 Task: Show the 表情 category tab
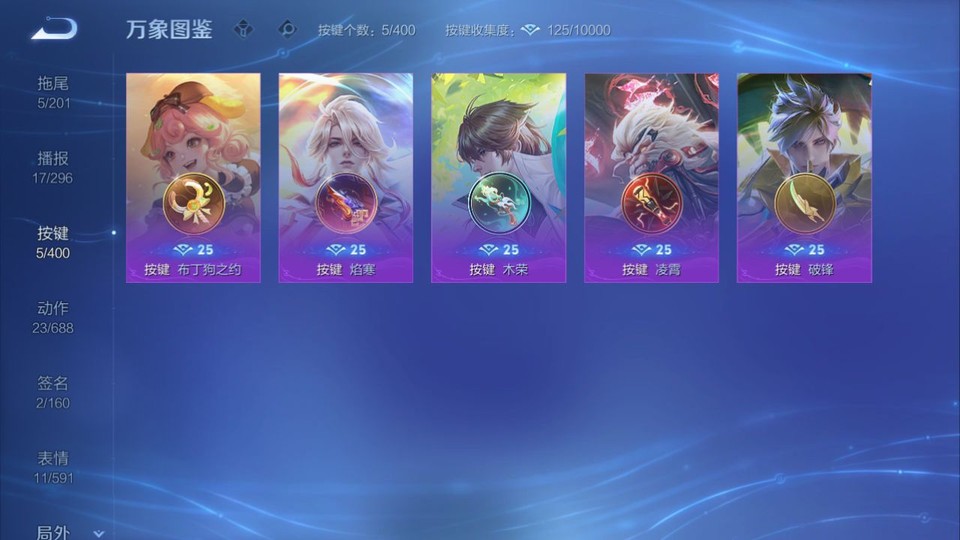(x=54, y=467)
